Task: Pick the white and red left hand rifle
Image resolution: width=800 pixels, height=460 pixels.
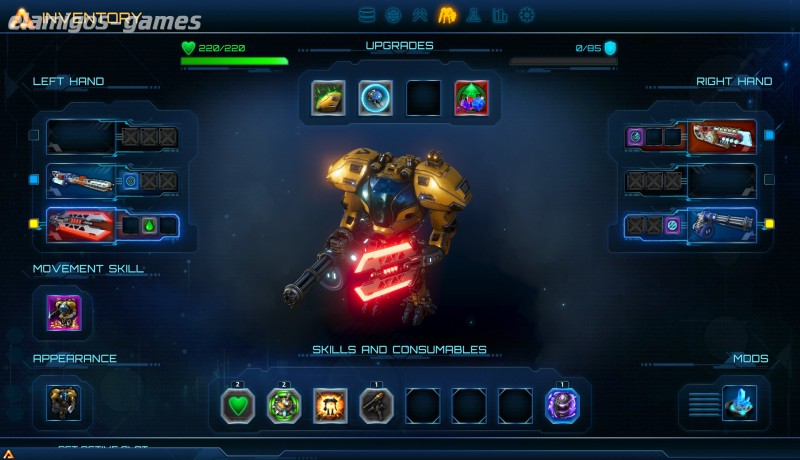Action: [x=82, y=181]
